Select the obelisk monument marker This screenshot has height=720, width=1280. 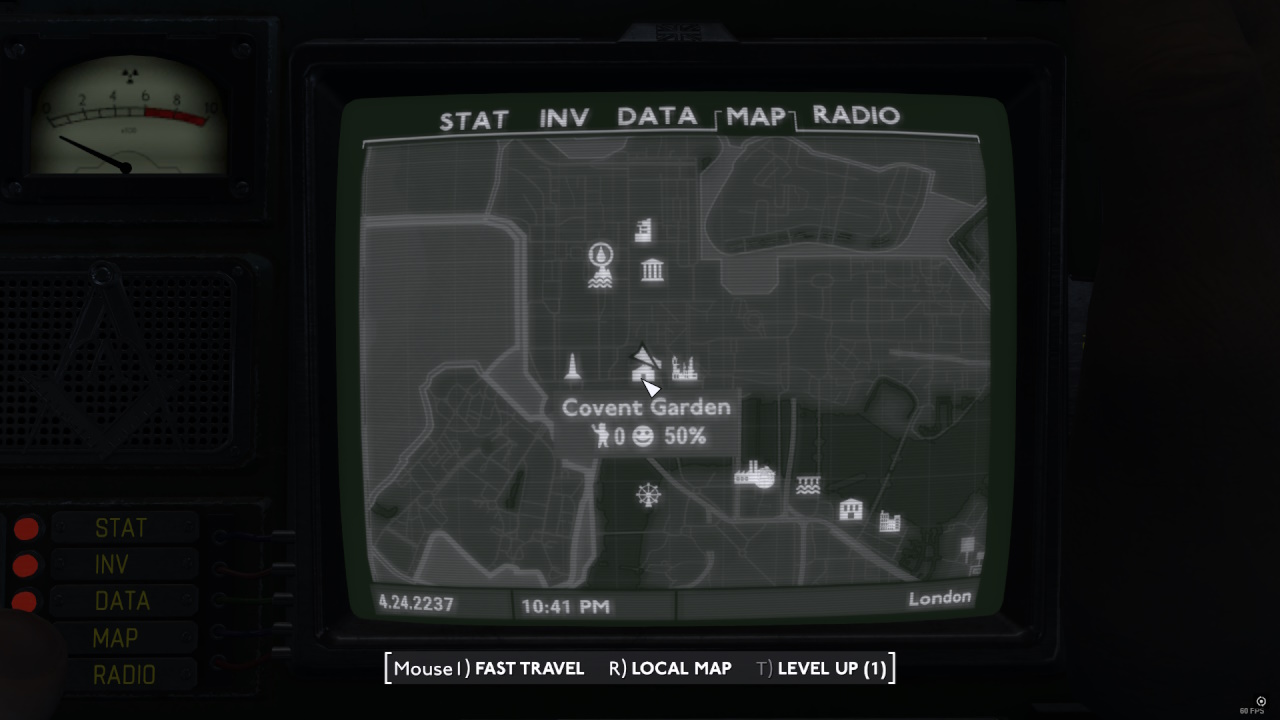click(x=572, y=368)
